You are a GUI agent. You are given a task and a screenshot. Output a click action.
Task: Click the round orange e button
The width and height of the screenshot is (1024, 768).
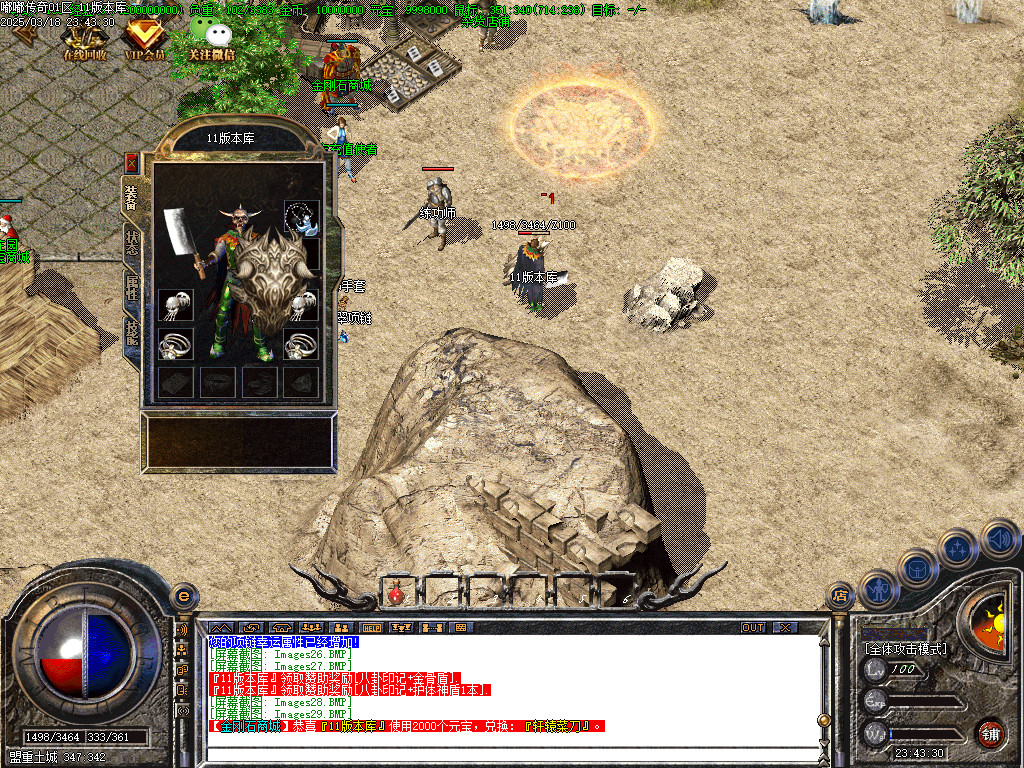coord(183,596)
